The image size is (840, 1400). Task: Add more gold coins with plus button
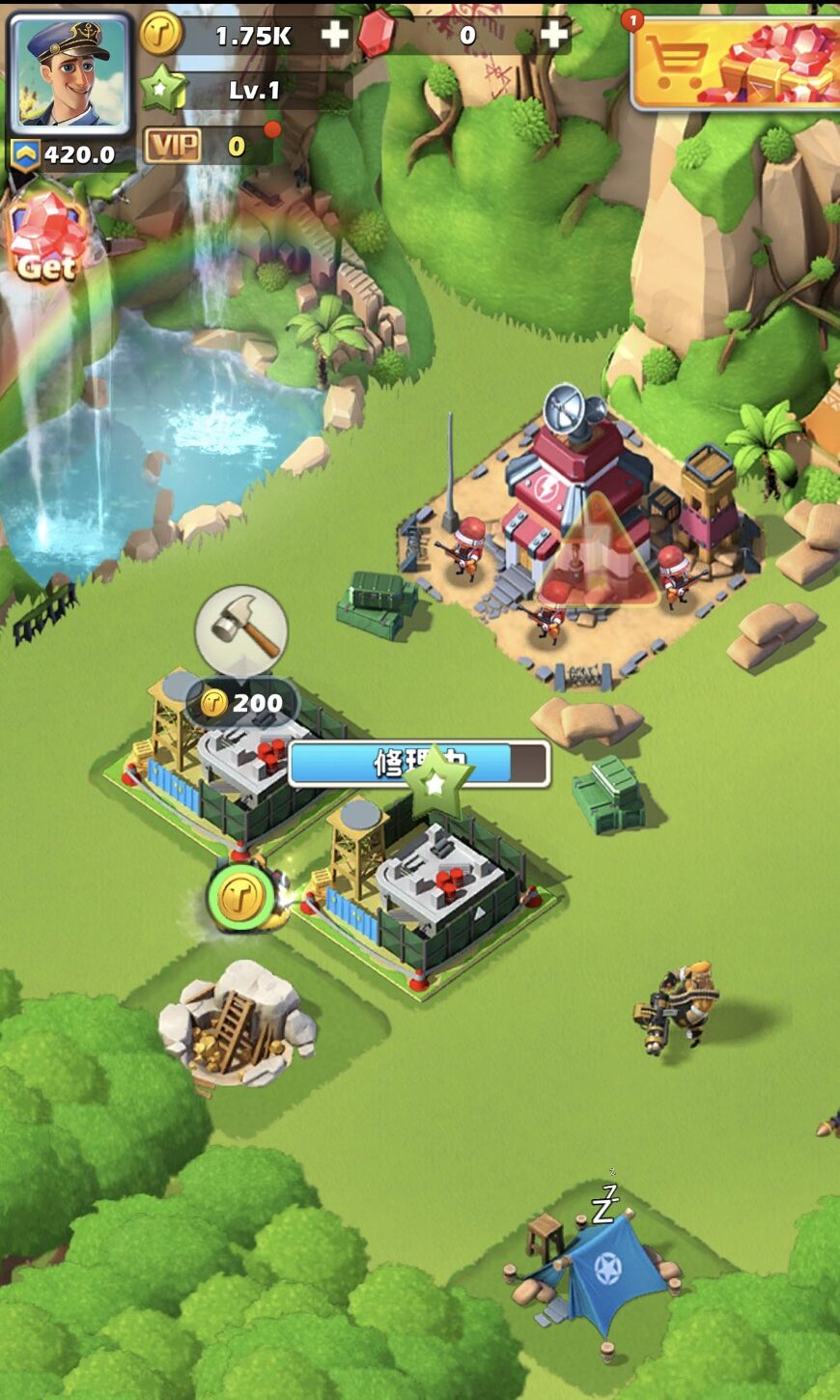(334, 36)
